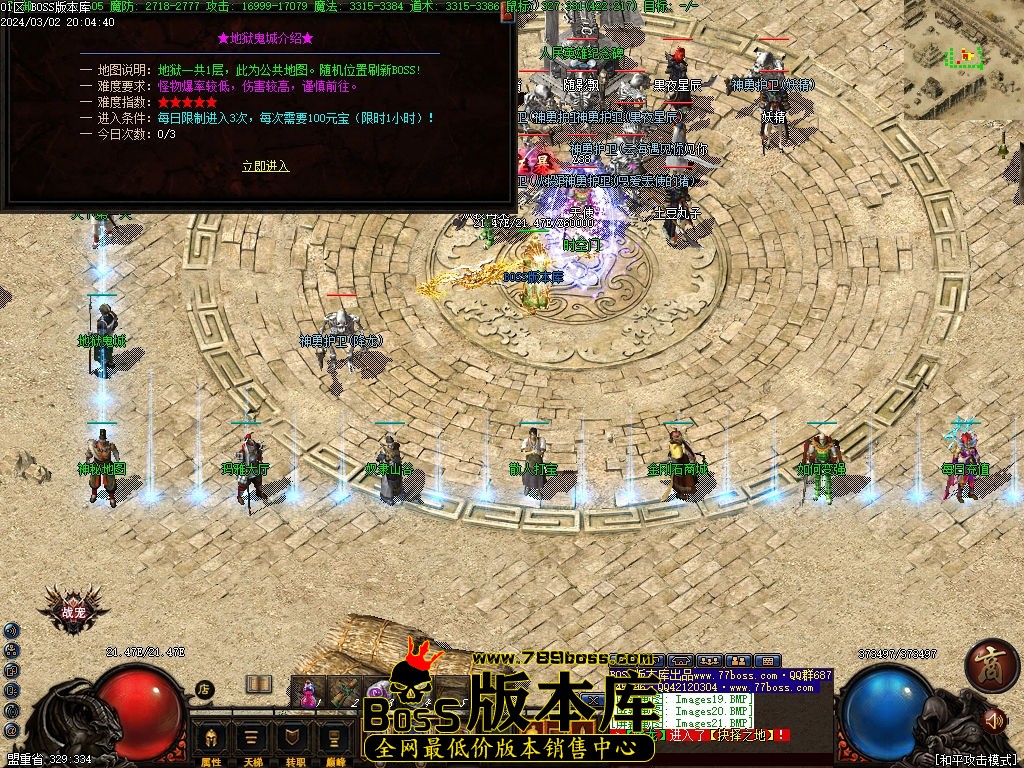The image size is (1024, 768).
Task: Open the book icon above the hotbar
Action: [259, 684]
